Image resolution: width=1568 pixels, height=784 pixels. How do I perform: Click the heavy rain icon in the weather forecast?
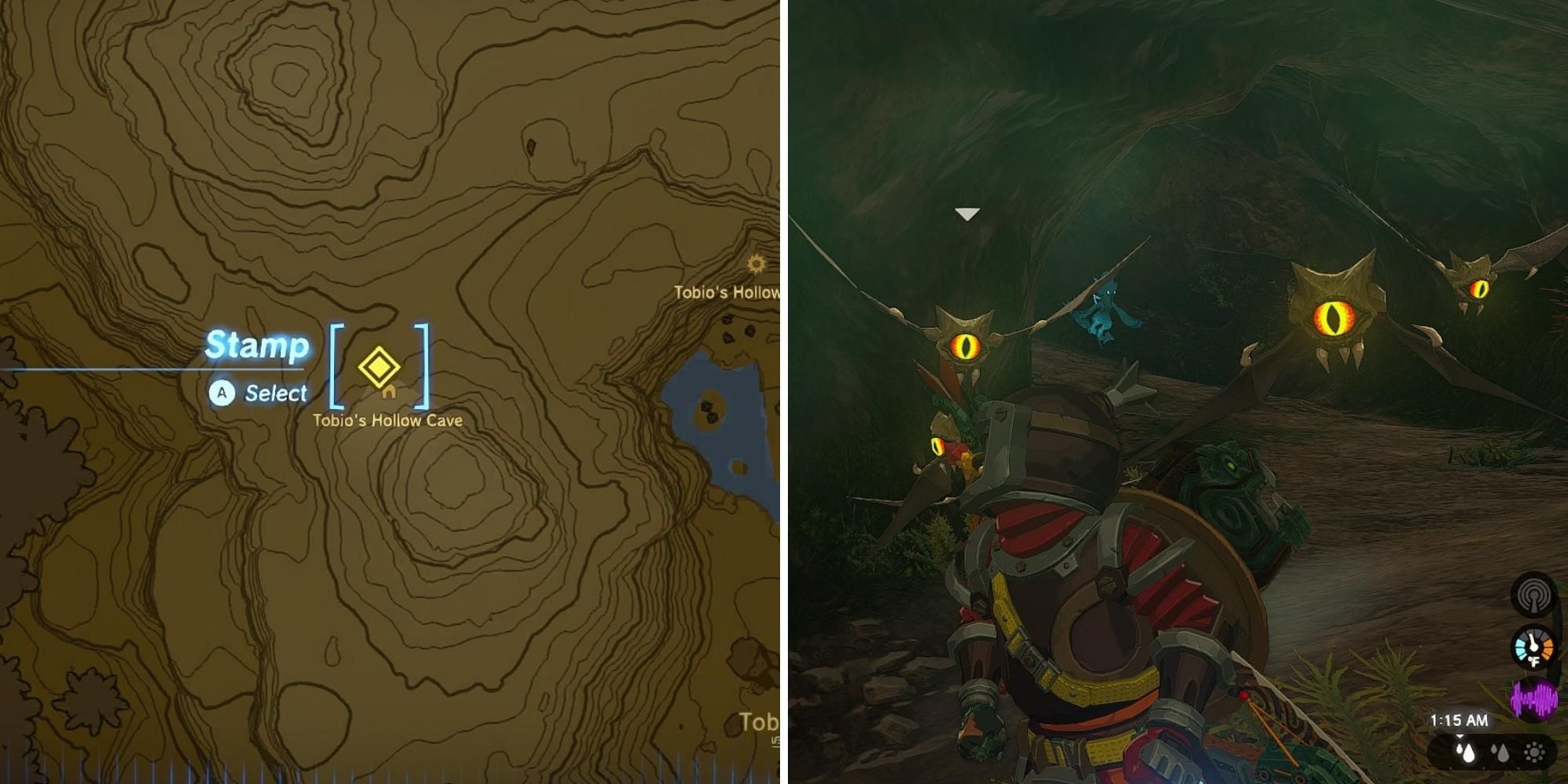(x=1465, y=754)
